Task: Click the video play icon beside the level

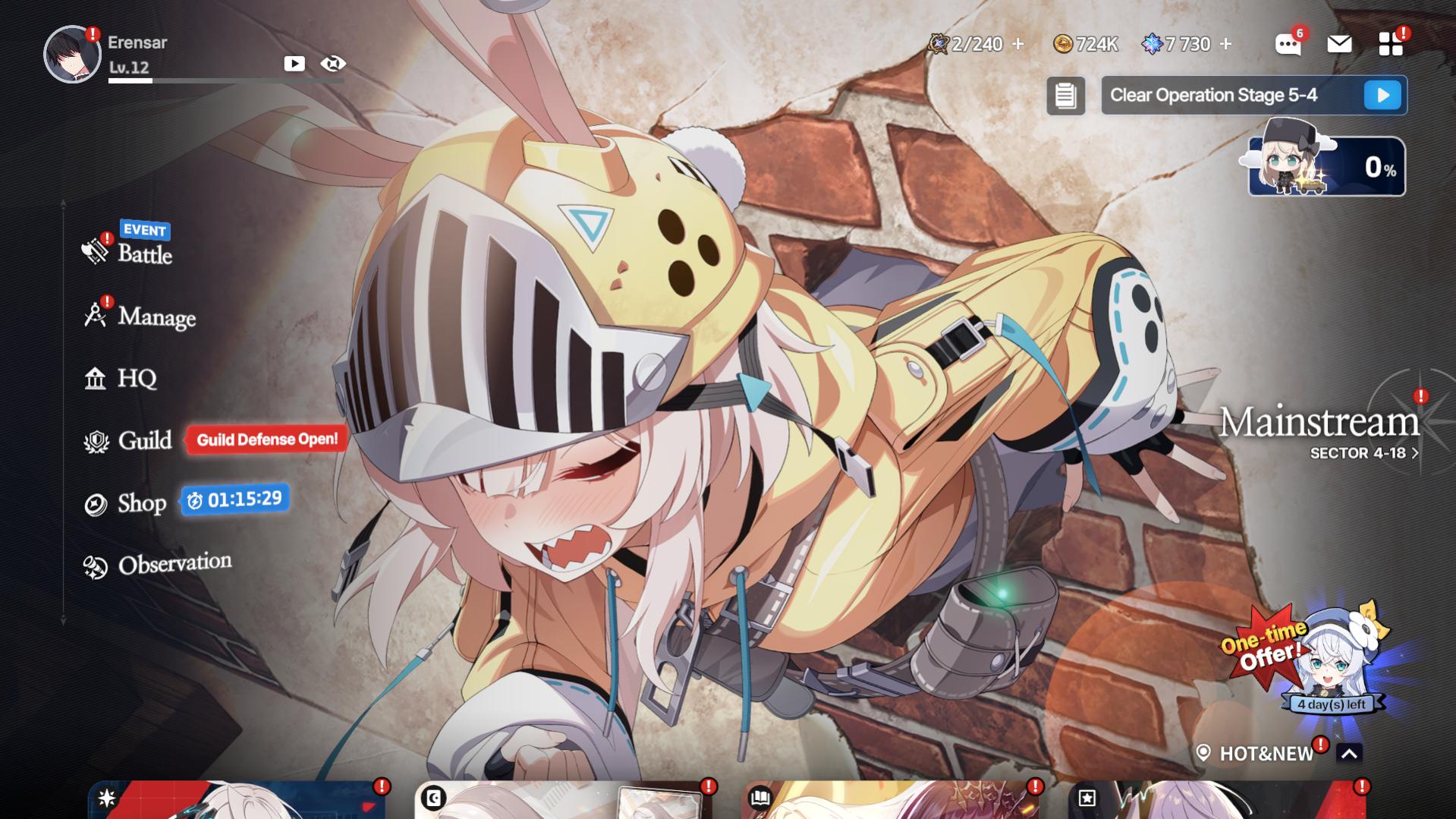Action: point(294,64)
